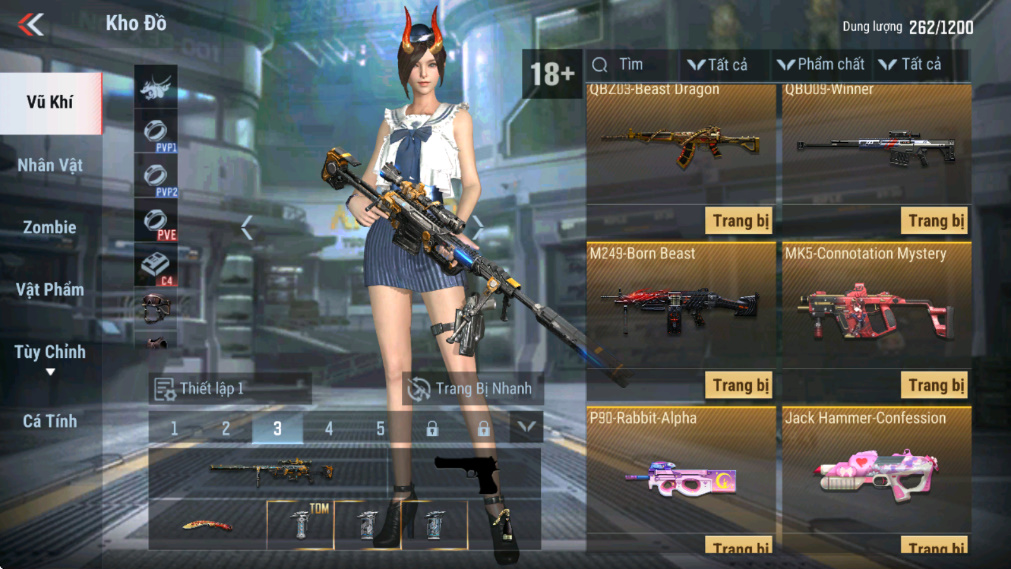Select the Zombie category tab
Viewport: 1011px width, 569px height.
[50, 227]
